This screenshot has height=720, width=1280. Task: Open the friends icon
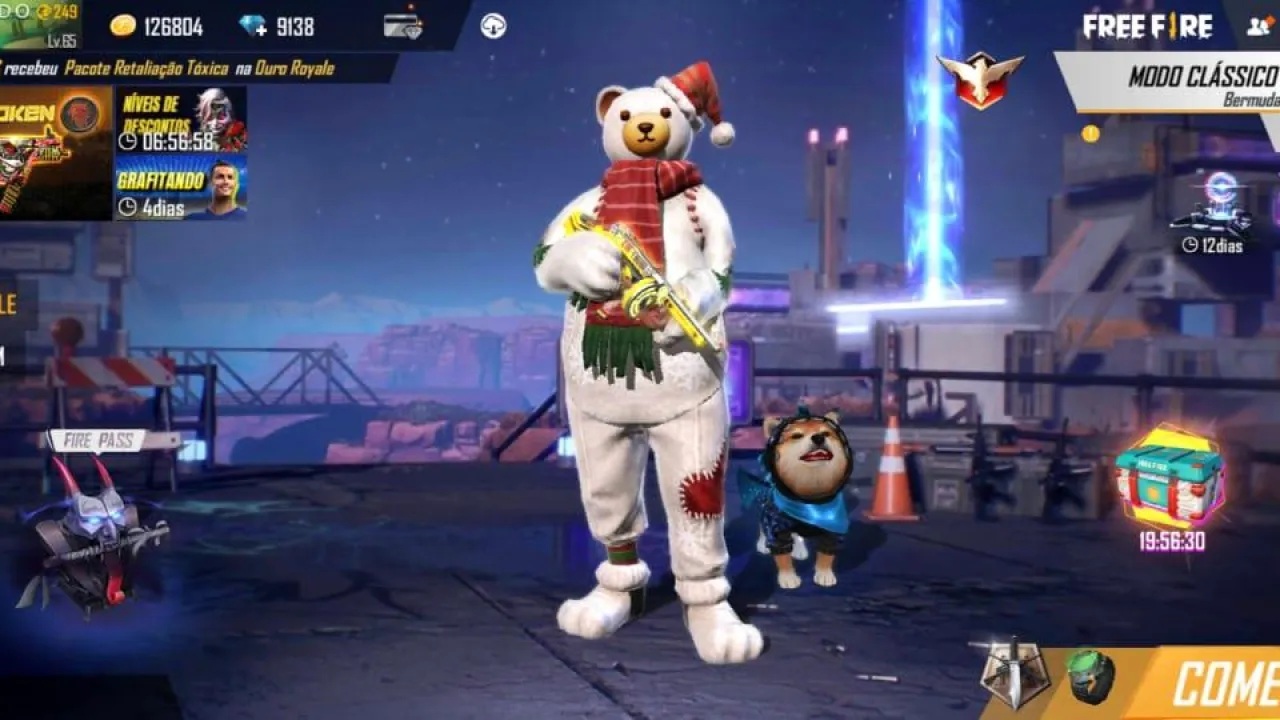click(x=1260, y=26)
